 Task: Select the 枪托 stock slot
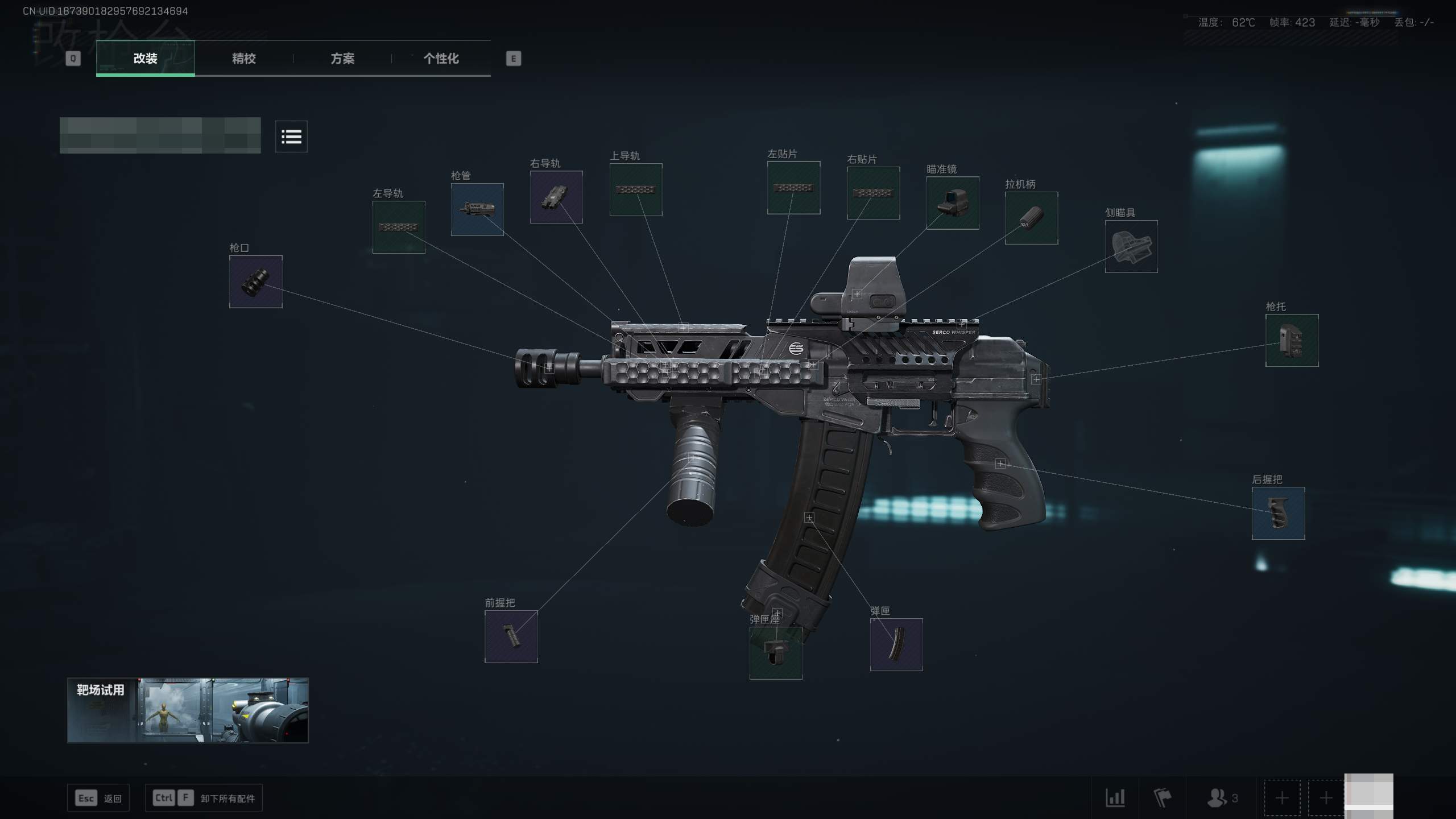[x=1292, y=340]
